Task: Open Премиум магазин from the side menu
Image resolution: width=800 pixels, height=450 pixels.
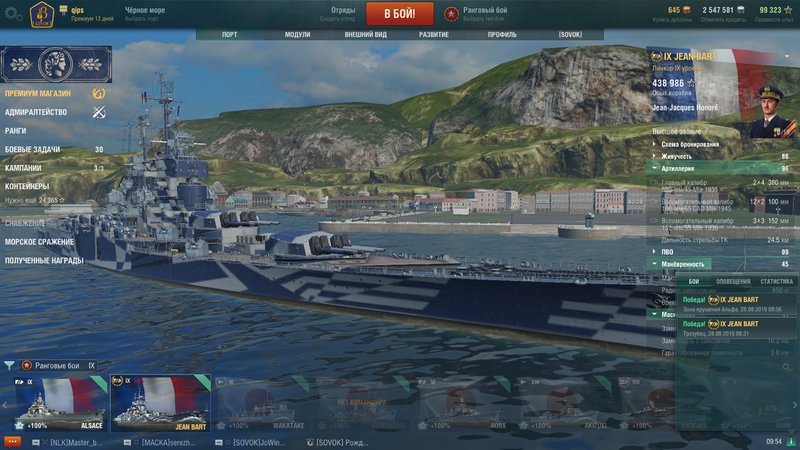Action: [38, 93]
